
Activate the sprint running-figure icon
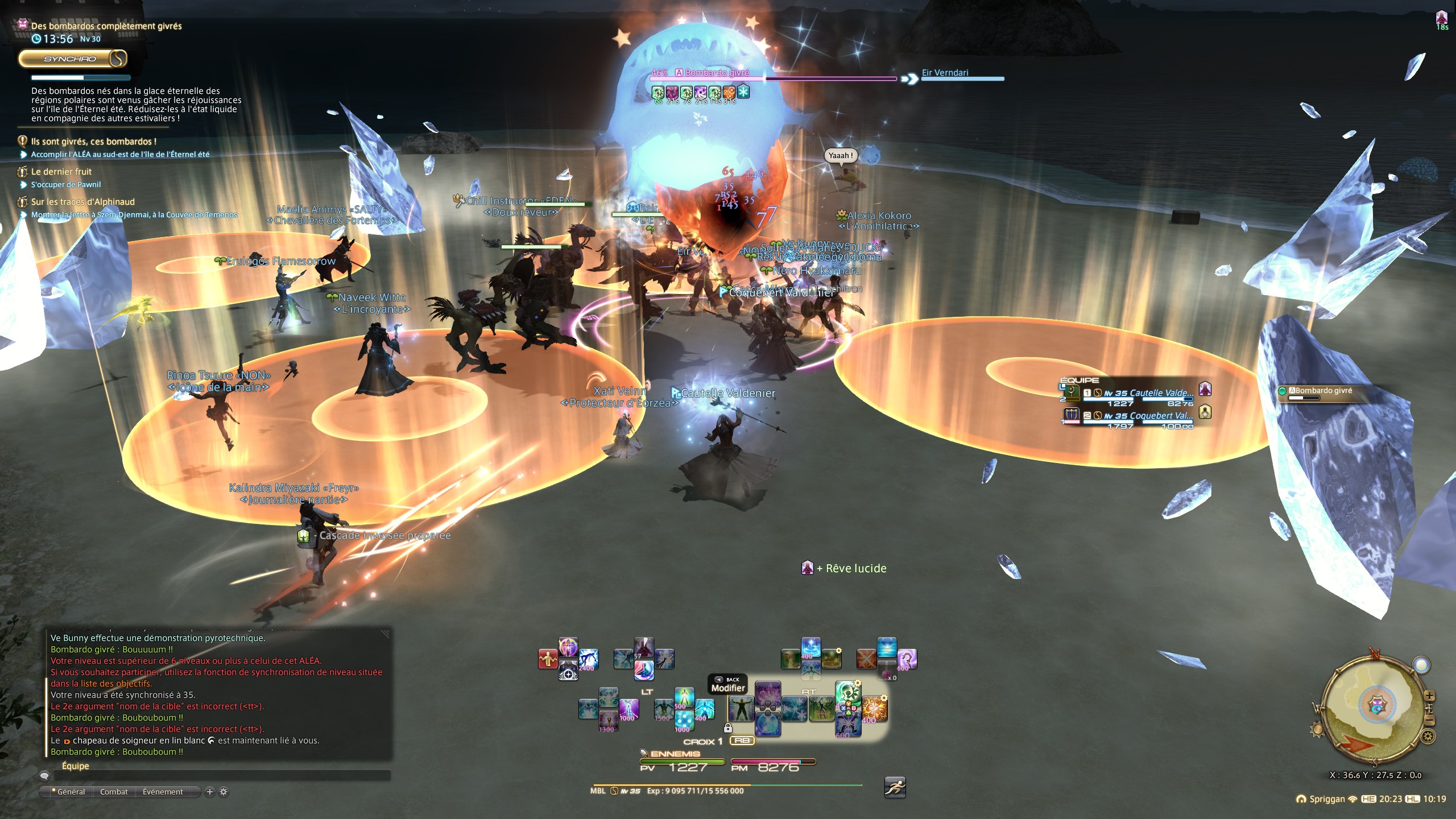(895, 787)
